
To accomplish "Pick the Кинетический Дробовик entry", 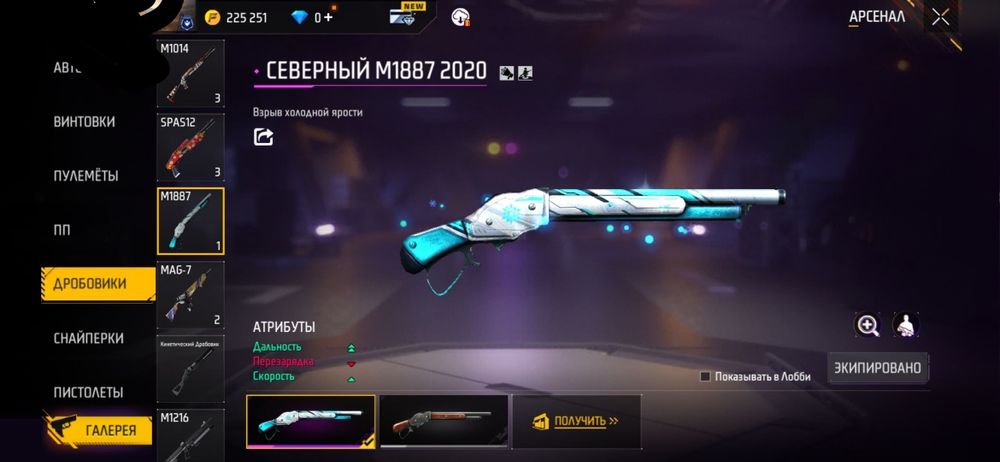I will [x=190, y=368].
